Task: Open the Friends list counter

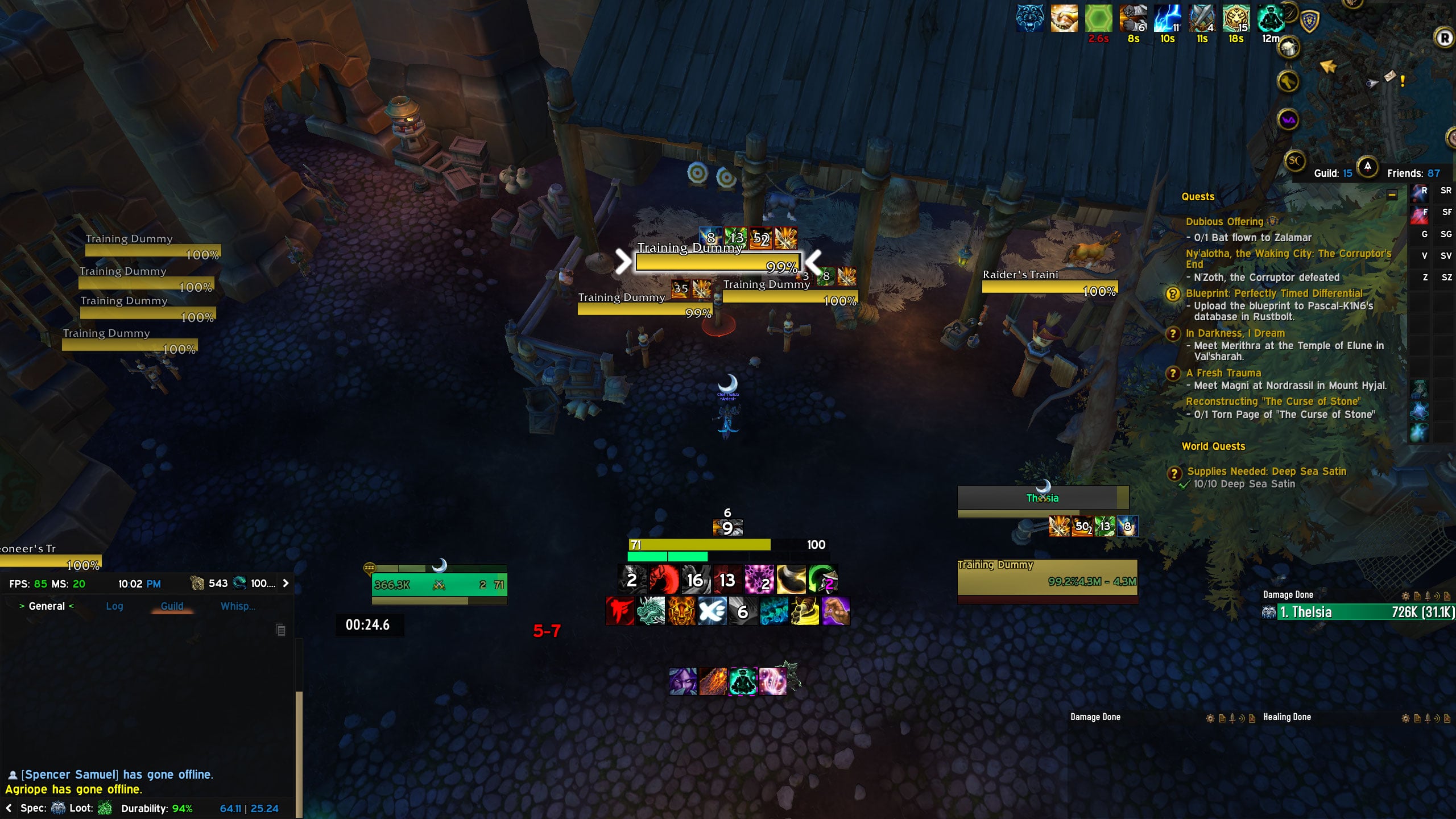Action: click(1413, 173)
